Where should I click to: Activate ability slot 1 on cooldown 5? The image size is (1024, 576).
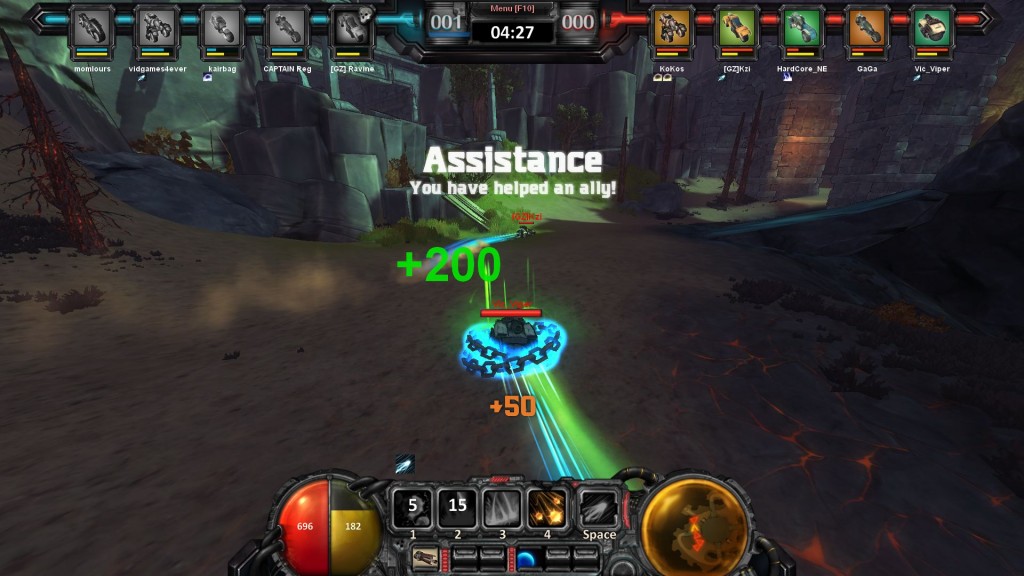(412, 507)
